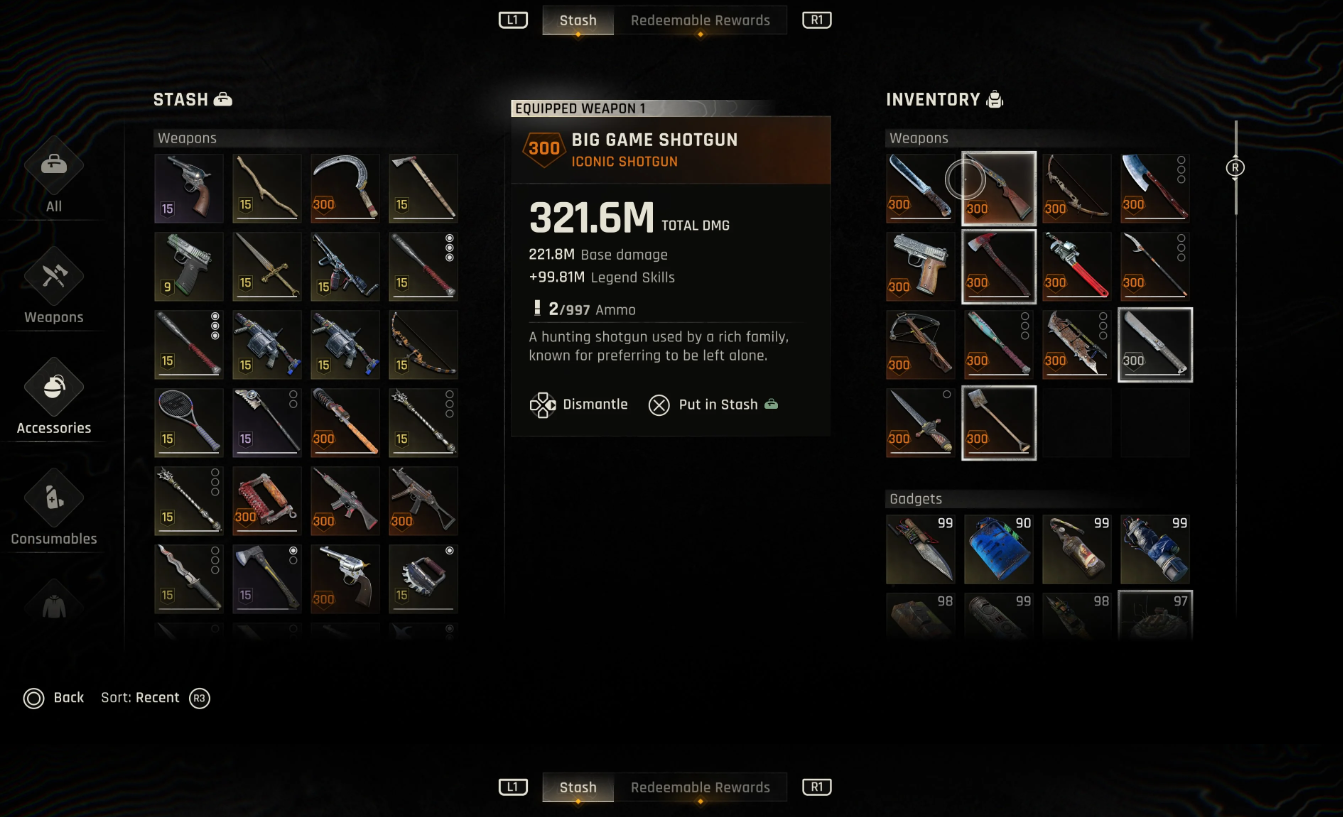
Task: Select the wooden branch stash slot
Action: point(267,188)
